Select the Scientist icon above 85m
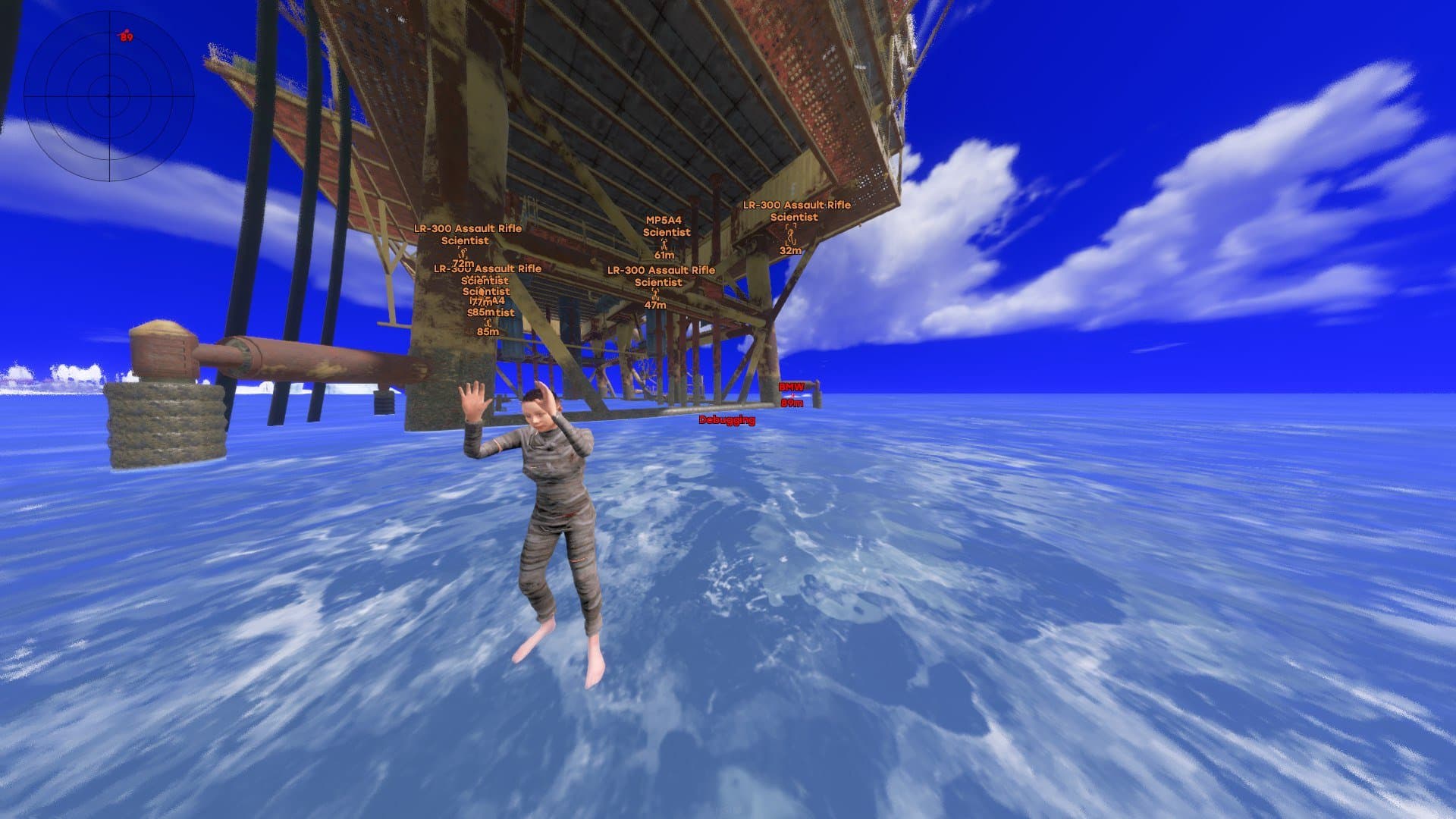Image resolution: width=1456 pixels, height=819 pixels. tap(488, 322)
